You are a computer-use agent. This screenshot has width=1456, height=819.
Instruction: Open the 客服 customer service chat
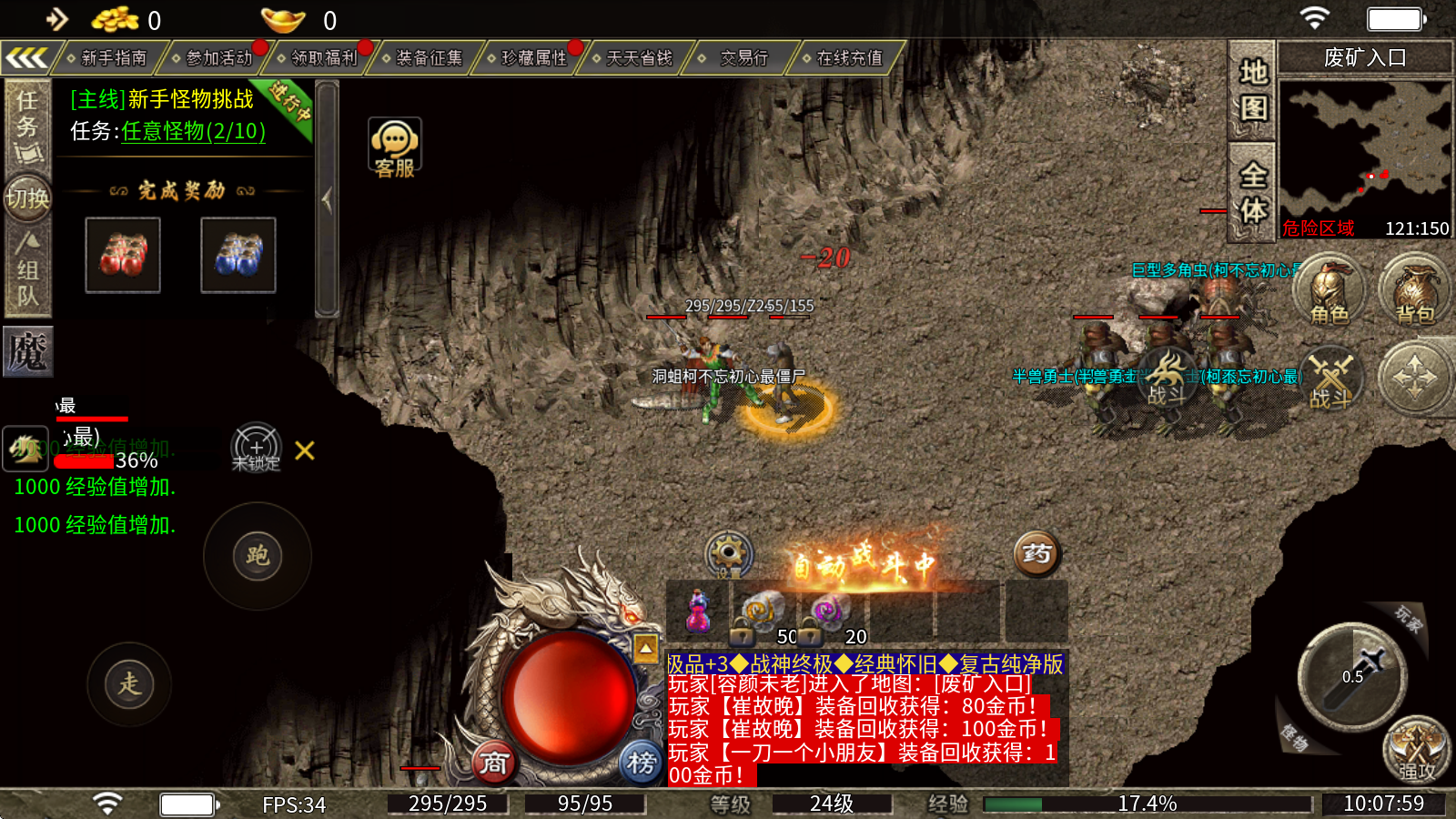tap(394, 147)
